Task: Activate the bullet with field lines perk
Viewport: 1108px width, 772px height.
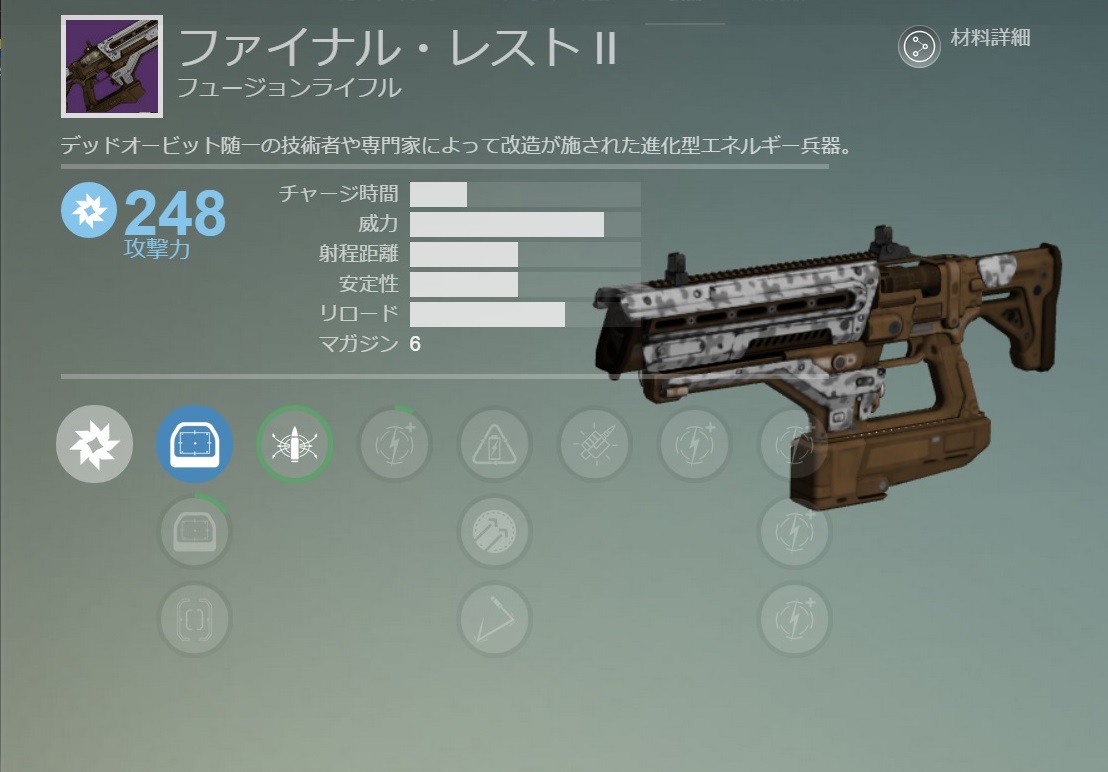Action: [x=294, y=445]
